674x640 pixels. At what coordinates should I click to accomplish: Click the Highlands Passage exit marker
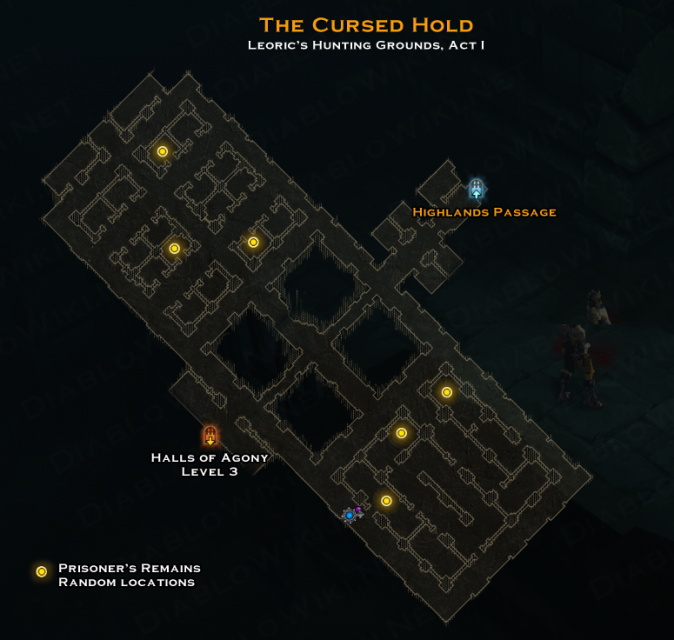(x=477, y=189)
